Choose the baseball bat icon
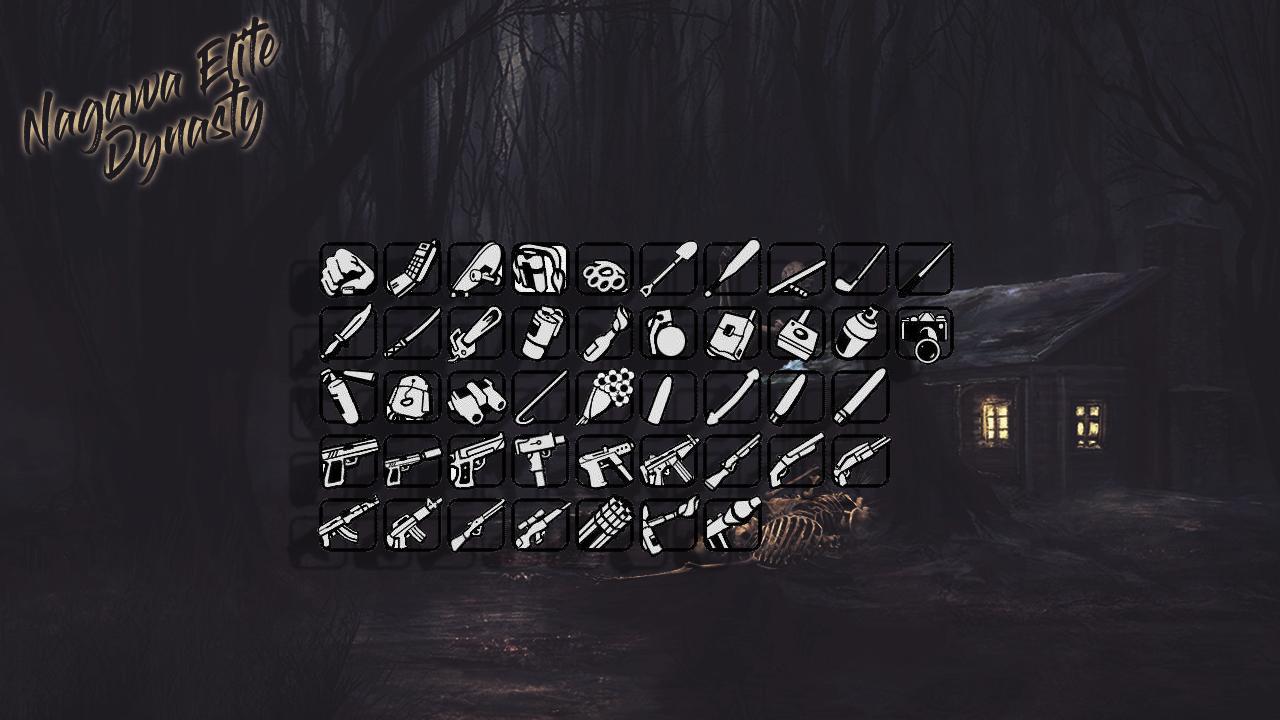Screen dimensions: 1280x720 click(x=732, y=270)
